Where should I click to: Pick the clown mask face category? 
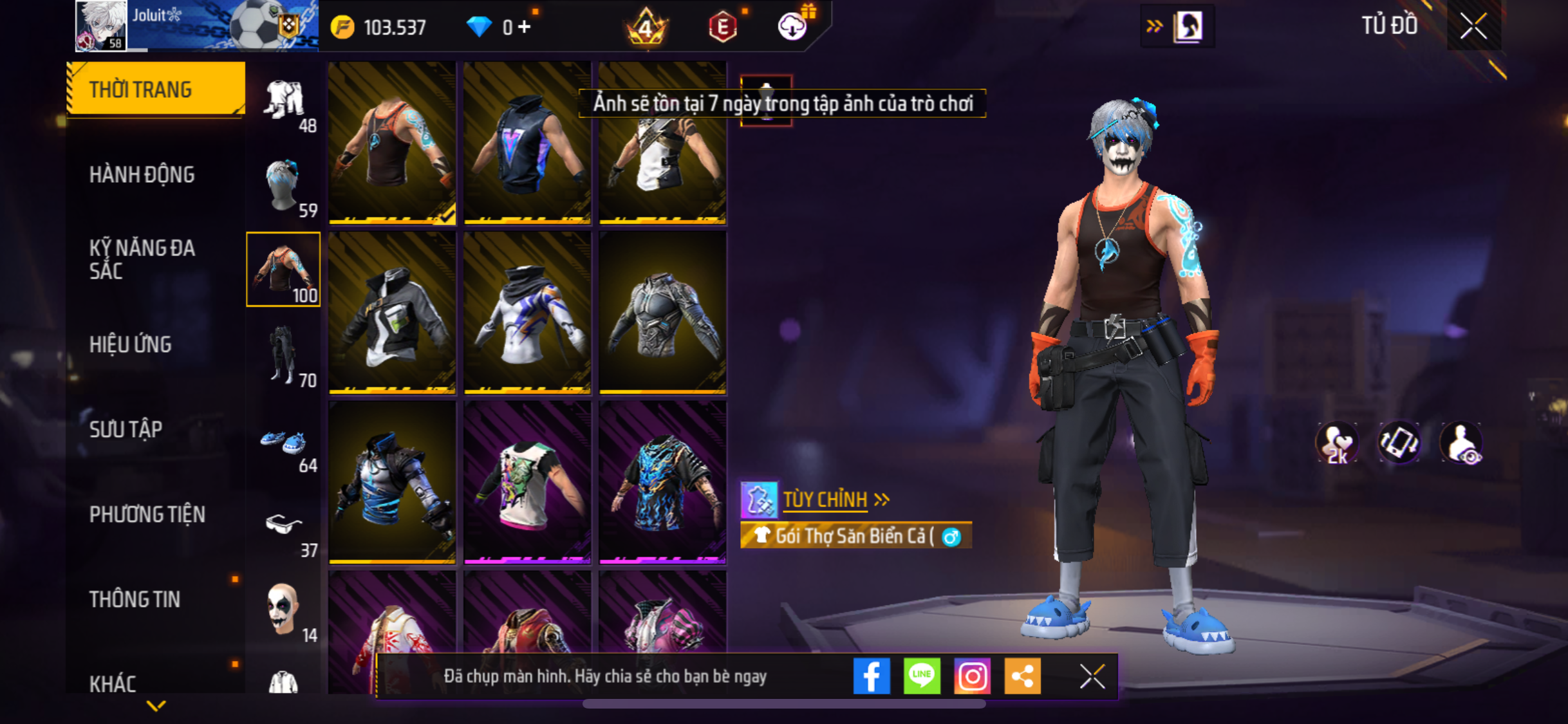click(283, 610)
